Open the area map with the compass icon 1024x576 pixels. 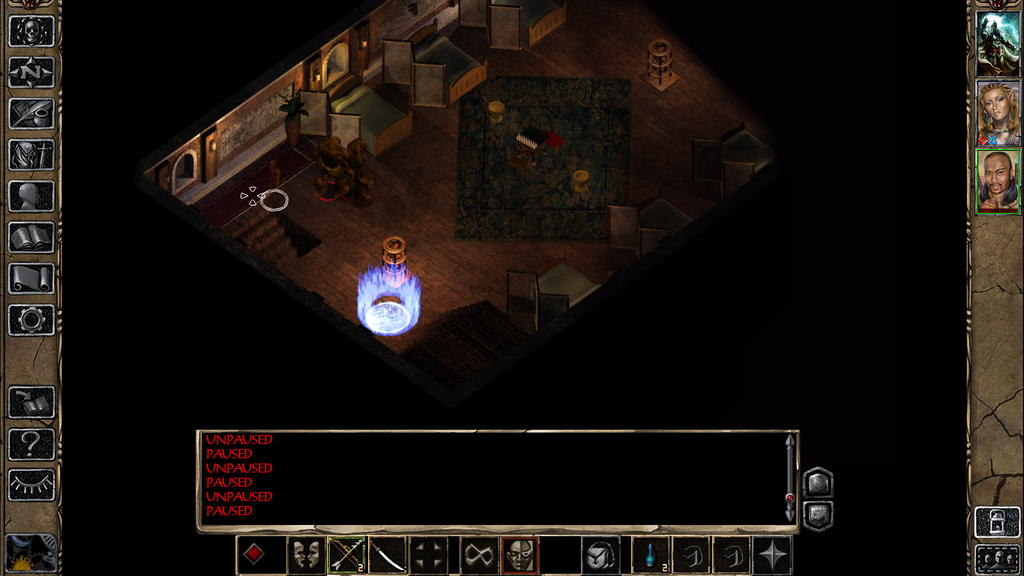(31, 72)
